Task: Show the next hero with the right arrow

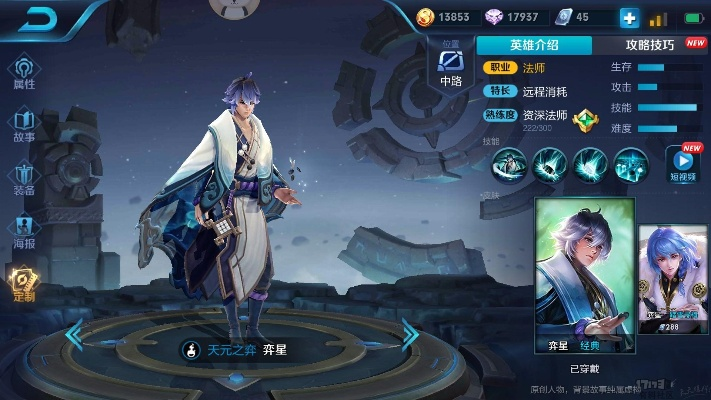Action: [x=409, y=336]
